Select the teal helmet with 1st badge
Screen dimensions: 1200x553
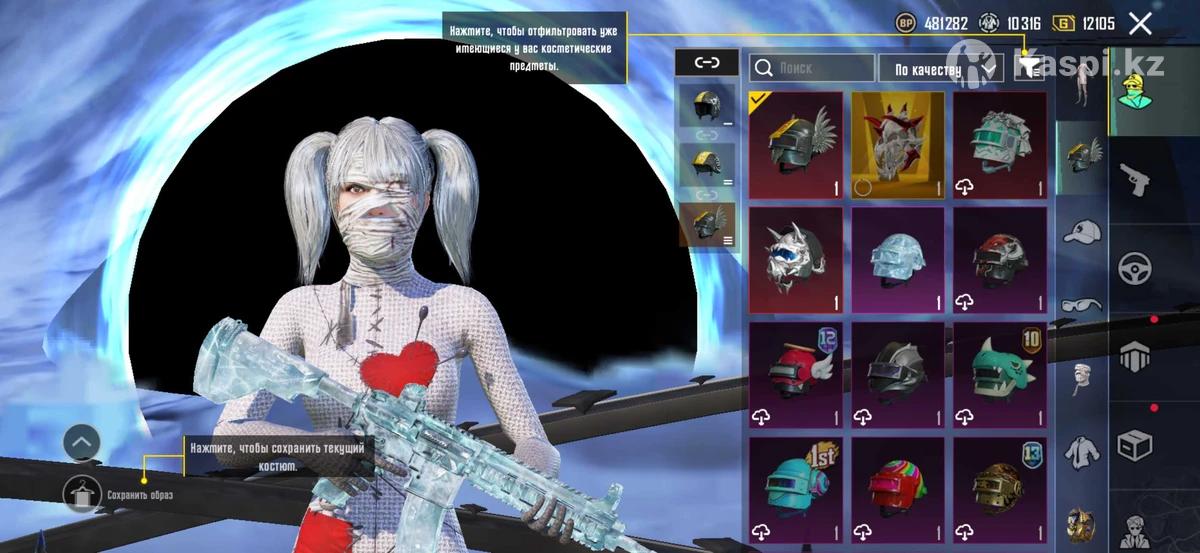point(796,489)
